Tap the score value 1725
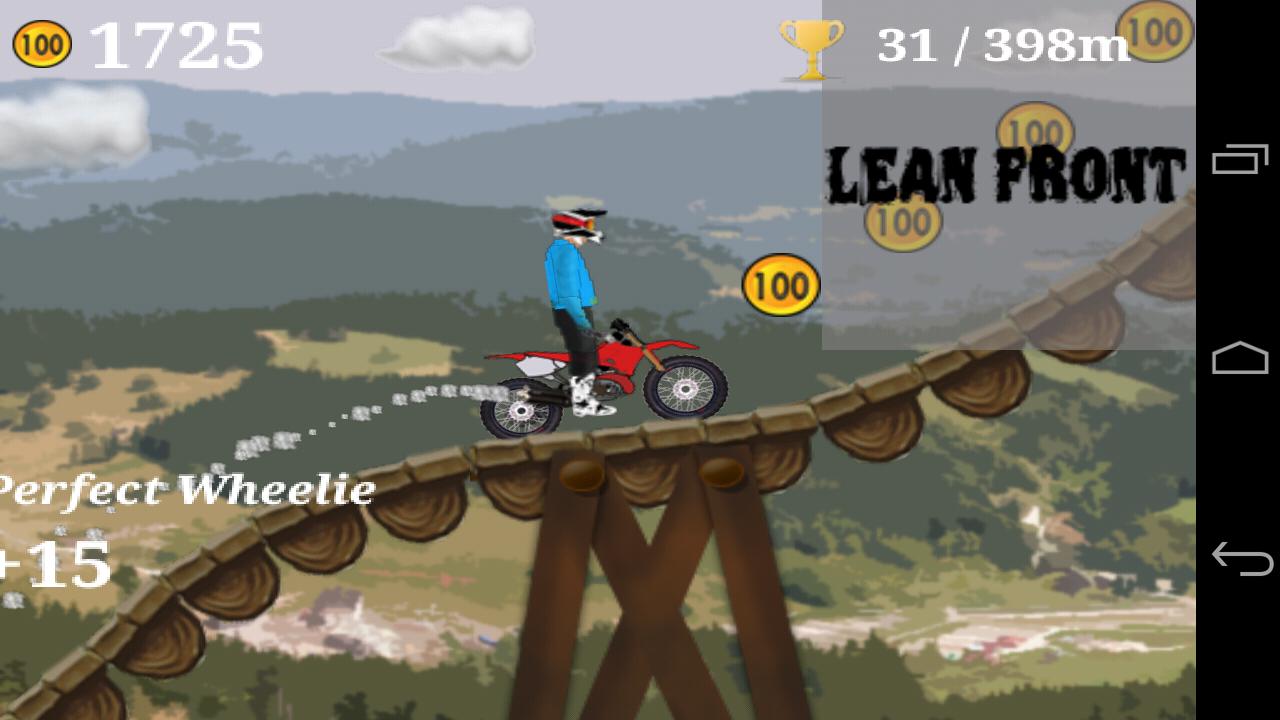This screenshot has width=1280, height=720. pyautogui.click(x=175, y=45)
